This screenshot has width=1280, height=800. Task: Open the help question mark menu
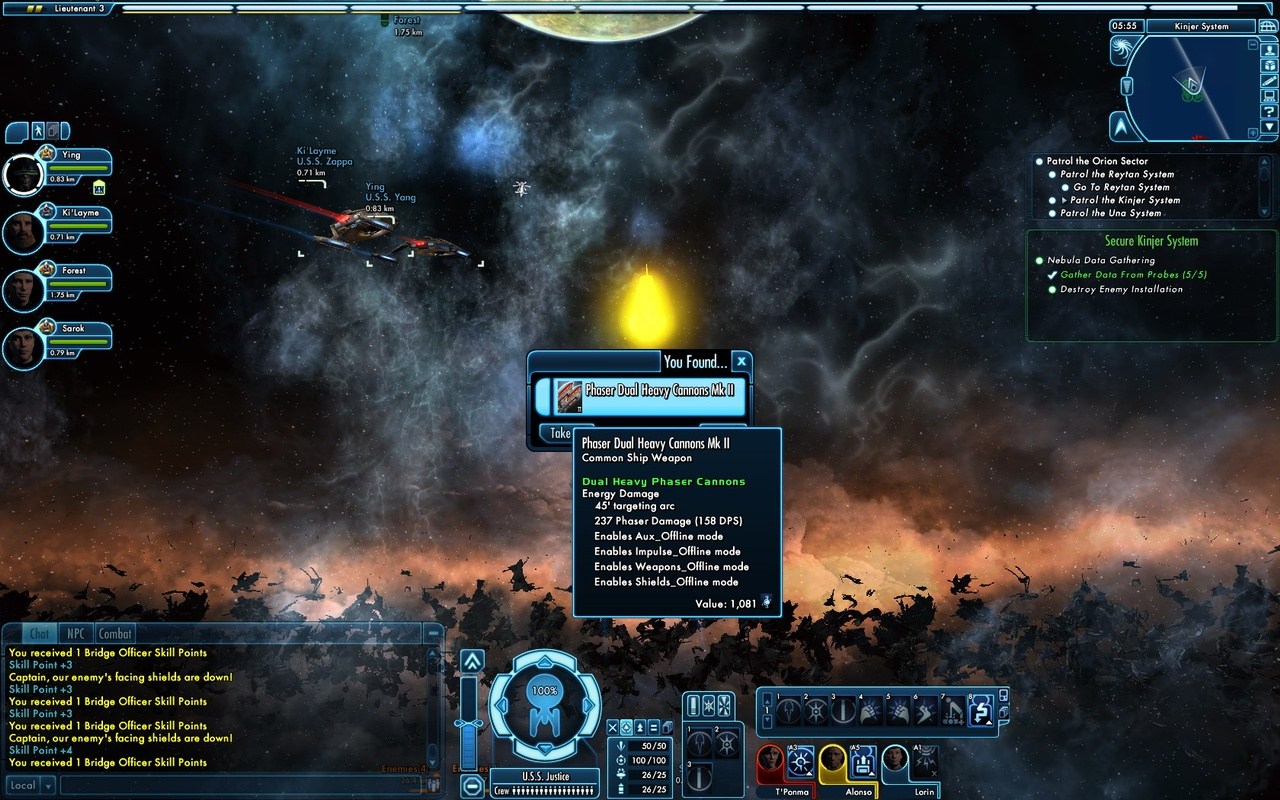(1269, 111)
